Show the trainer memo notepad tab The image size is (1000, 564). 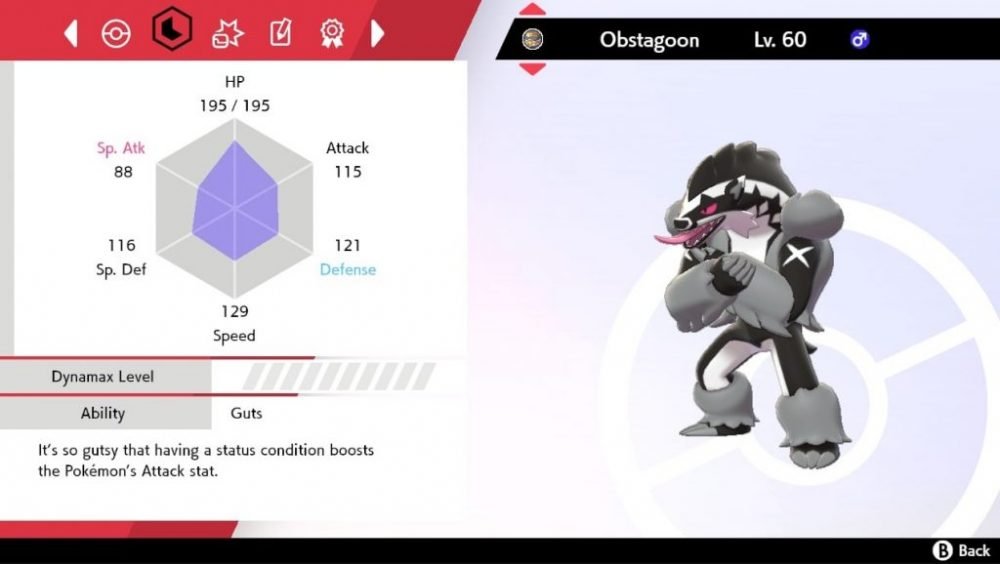280,34
